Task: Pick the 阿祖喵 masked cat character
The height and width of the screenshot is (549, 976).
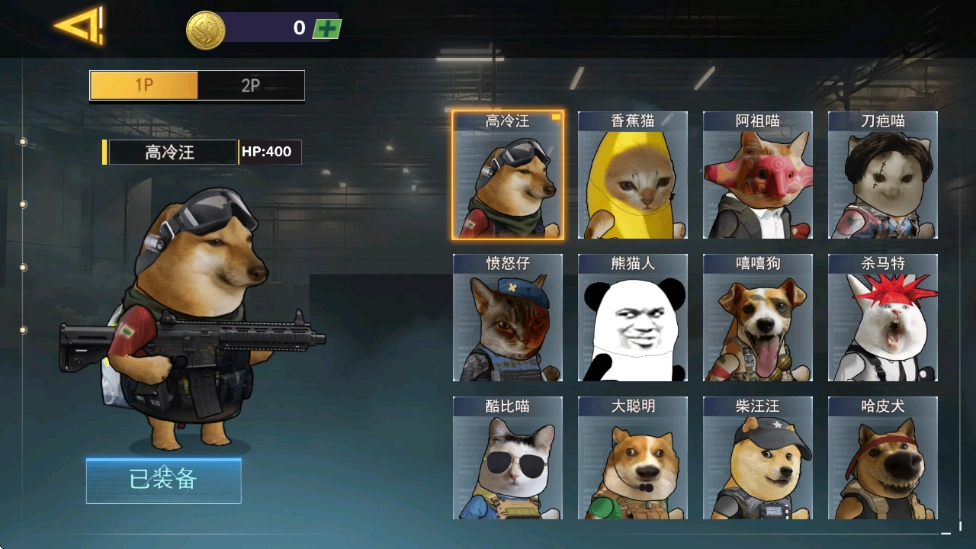Action: tap(757, 176)
